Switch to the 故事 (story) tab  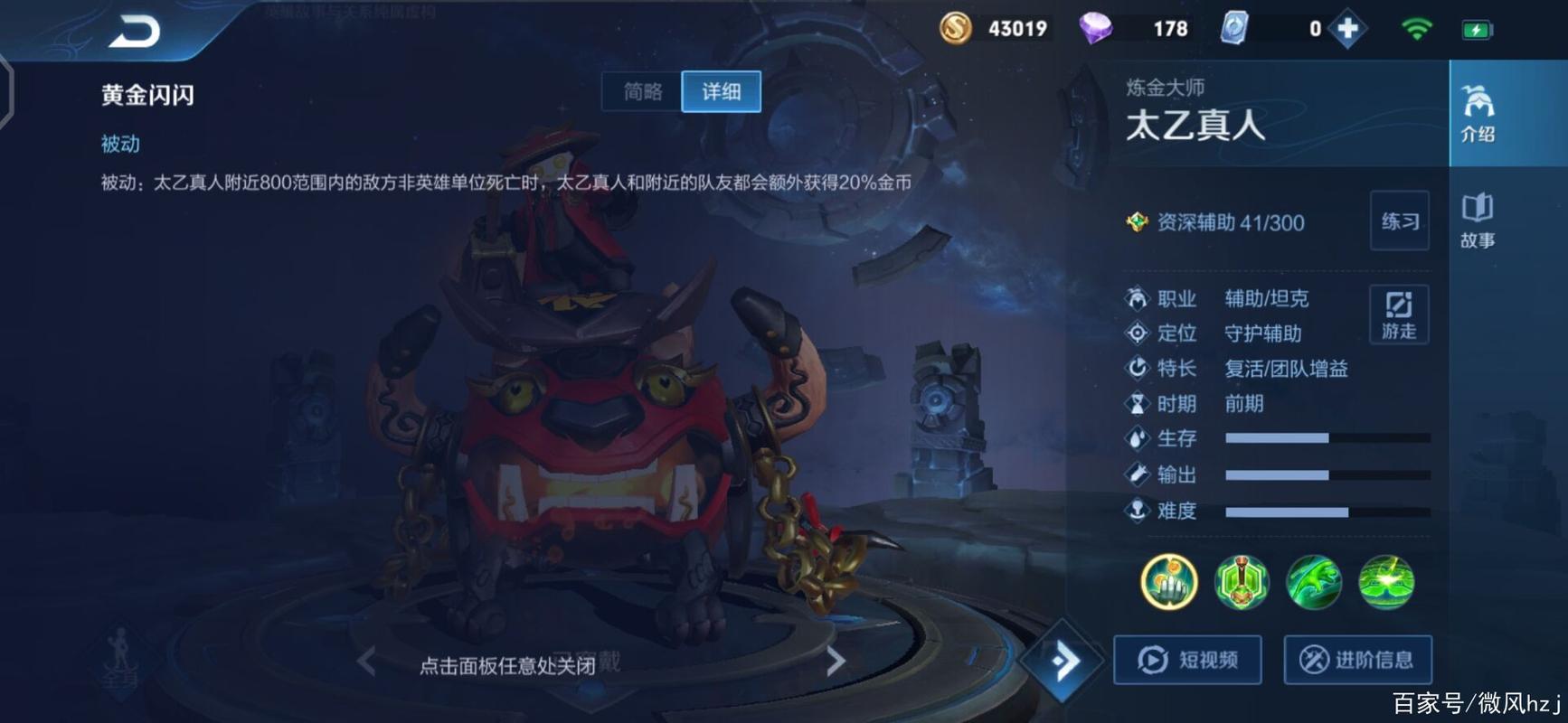[x=1478, y=221]
